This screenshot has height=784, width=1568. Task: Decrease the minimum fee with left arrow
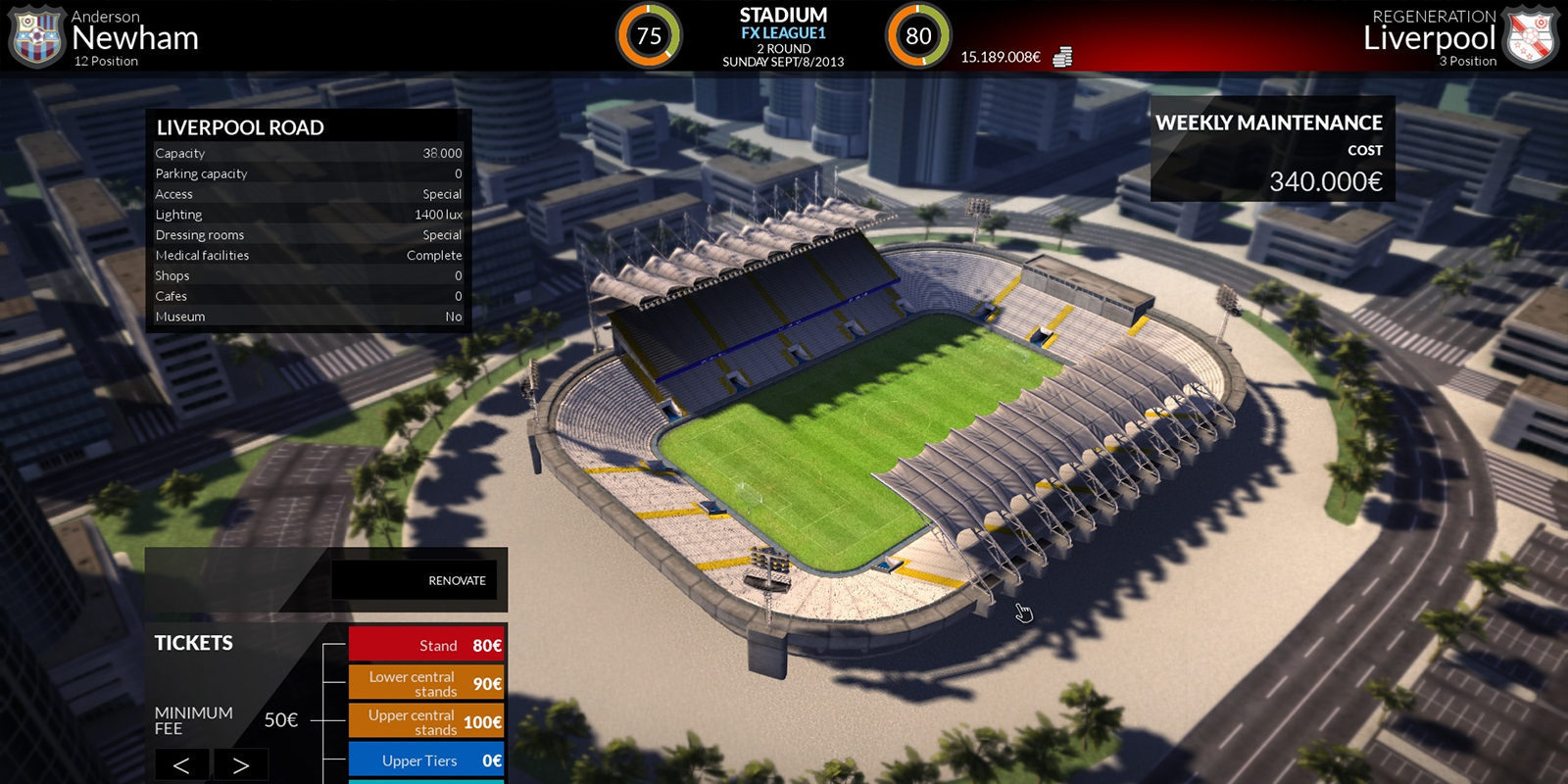tap(181, 764)
